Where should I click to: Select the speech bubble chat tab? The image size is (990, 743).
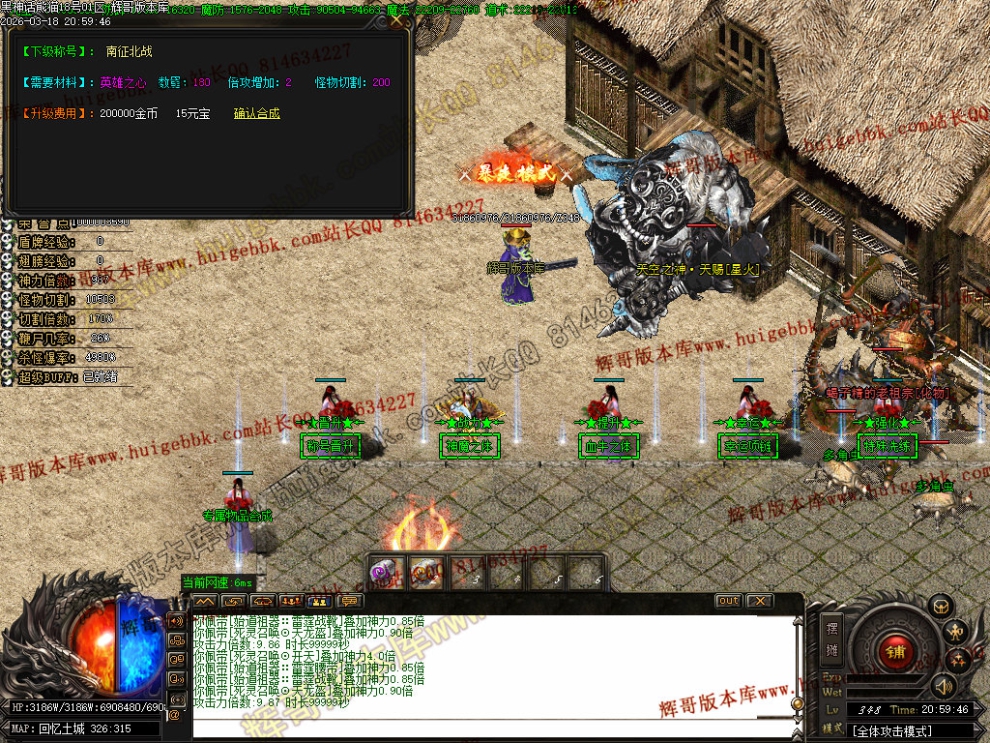[x=350, y=601]
